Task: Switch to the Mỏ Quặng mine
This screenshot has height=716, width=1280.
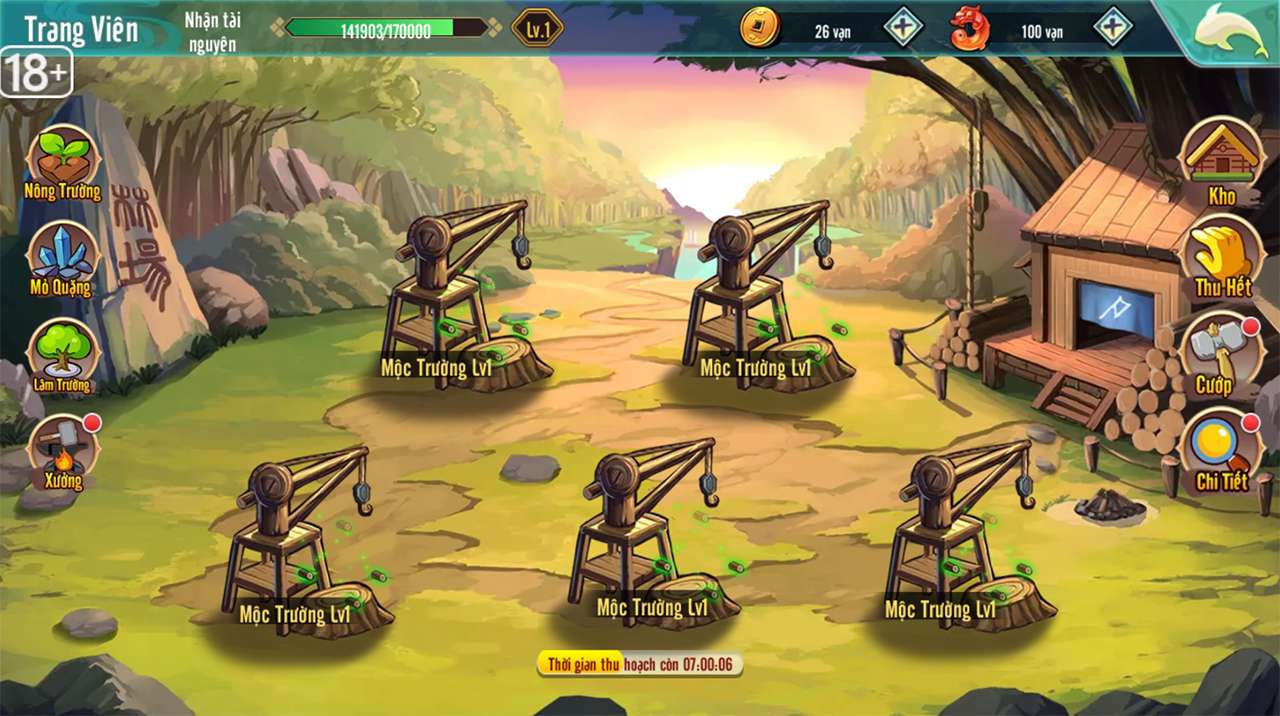Action: 62,257
